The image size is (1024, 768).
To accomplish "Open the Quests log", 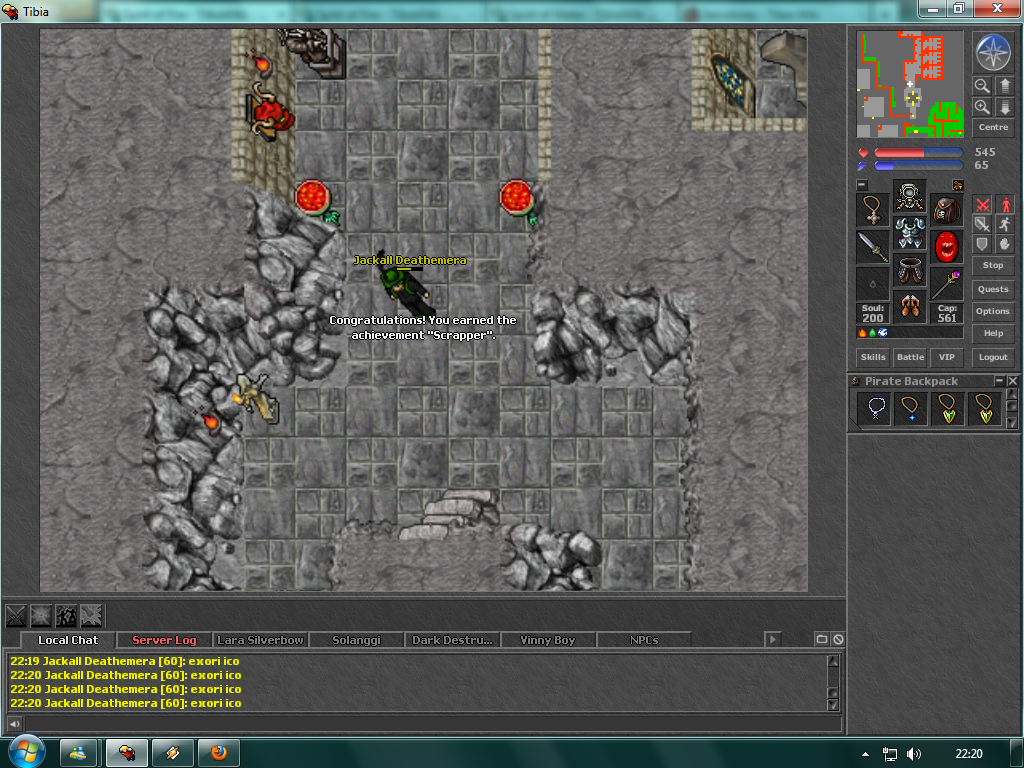I will pos(992,289).
